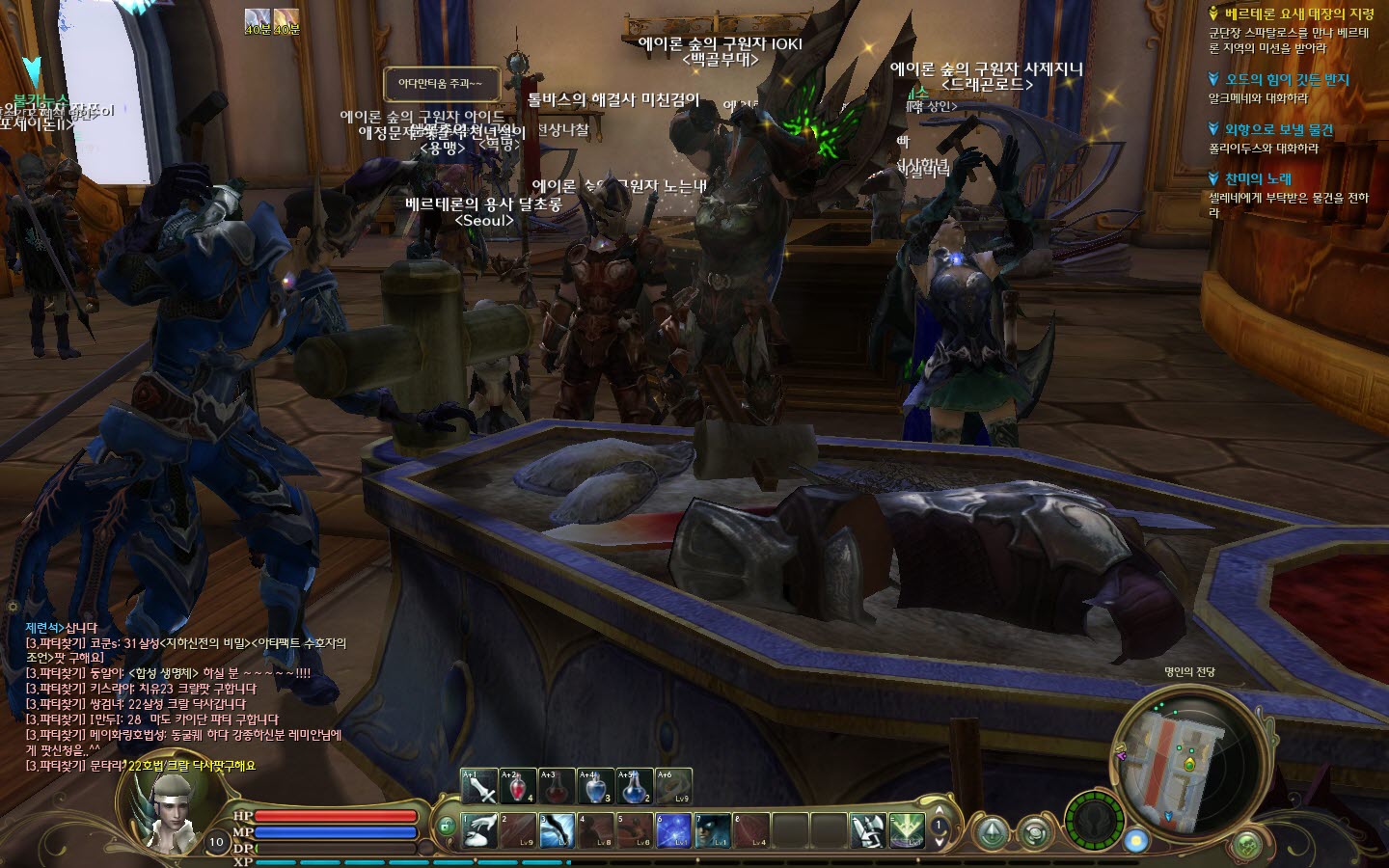Image resolution: width=1389 pixels, height=868 pixels.
Task: Use the dark blue potion with count 2
Action: click(634, 787)
